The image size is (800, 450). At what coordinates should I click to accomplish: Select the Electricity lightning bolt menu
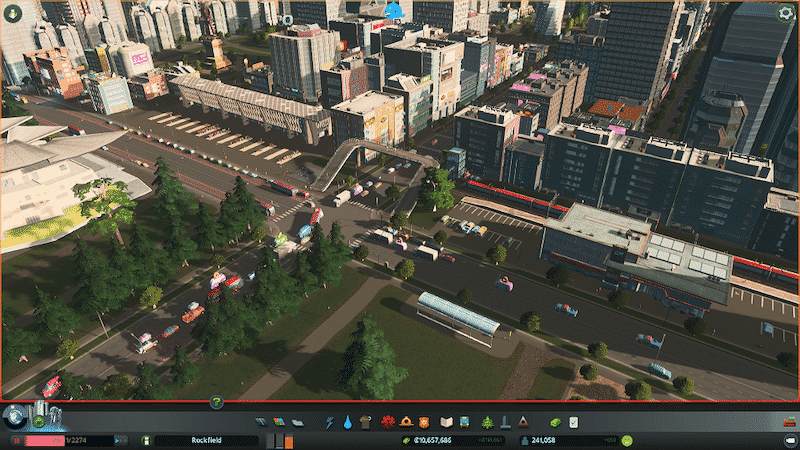click(x=329, y=423)
